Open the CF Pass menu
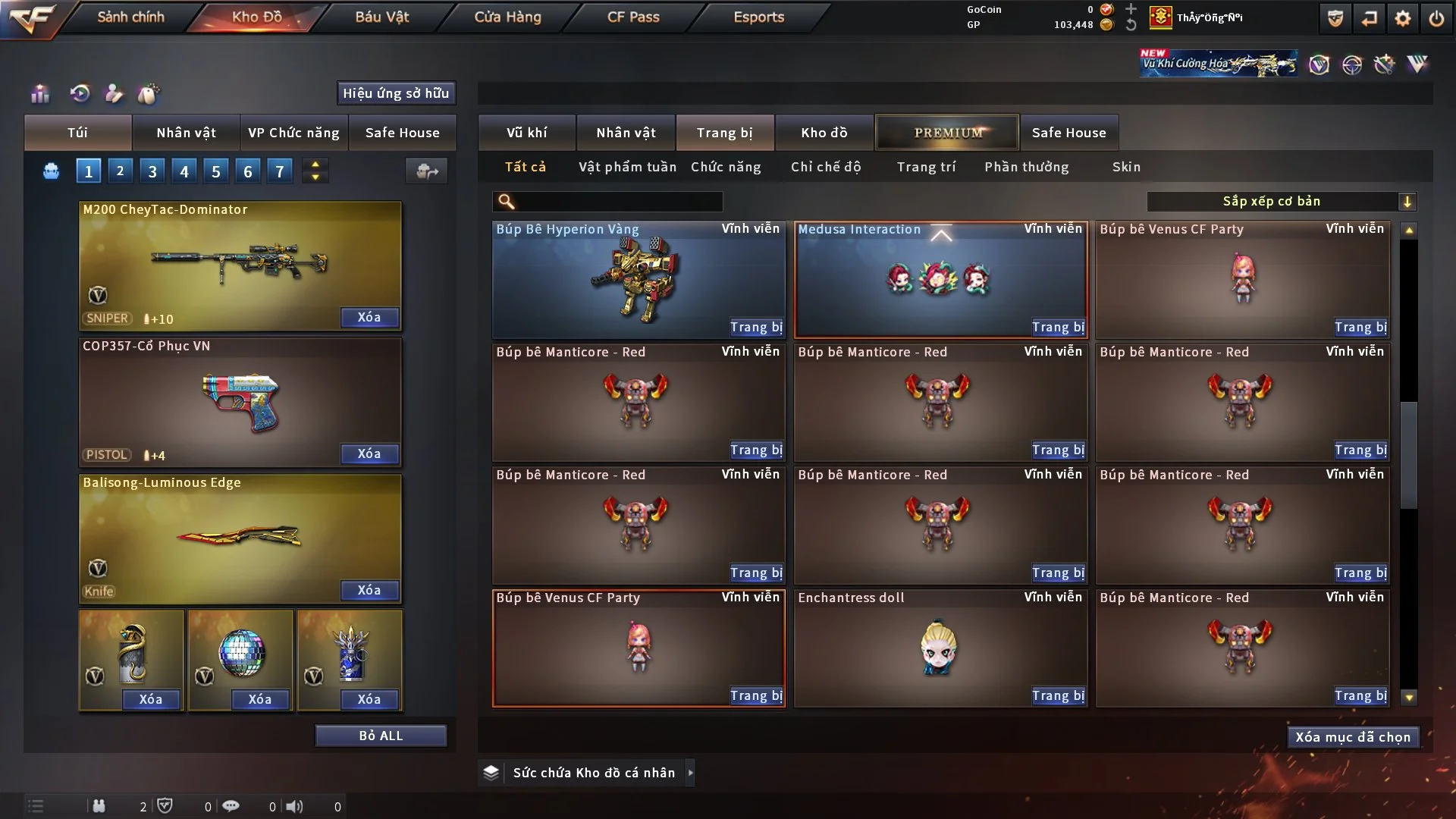This screenshot has width=1456, height=819. [633, 17]
